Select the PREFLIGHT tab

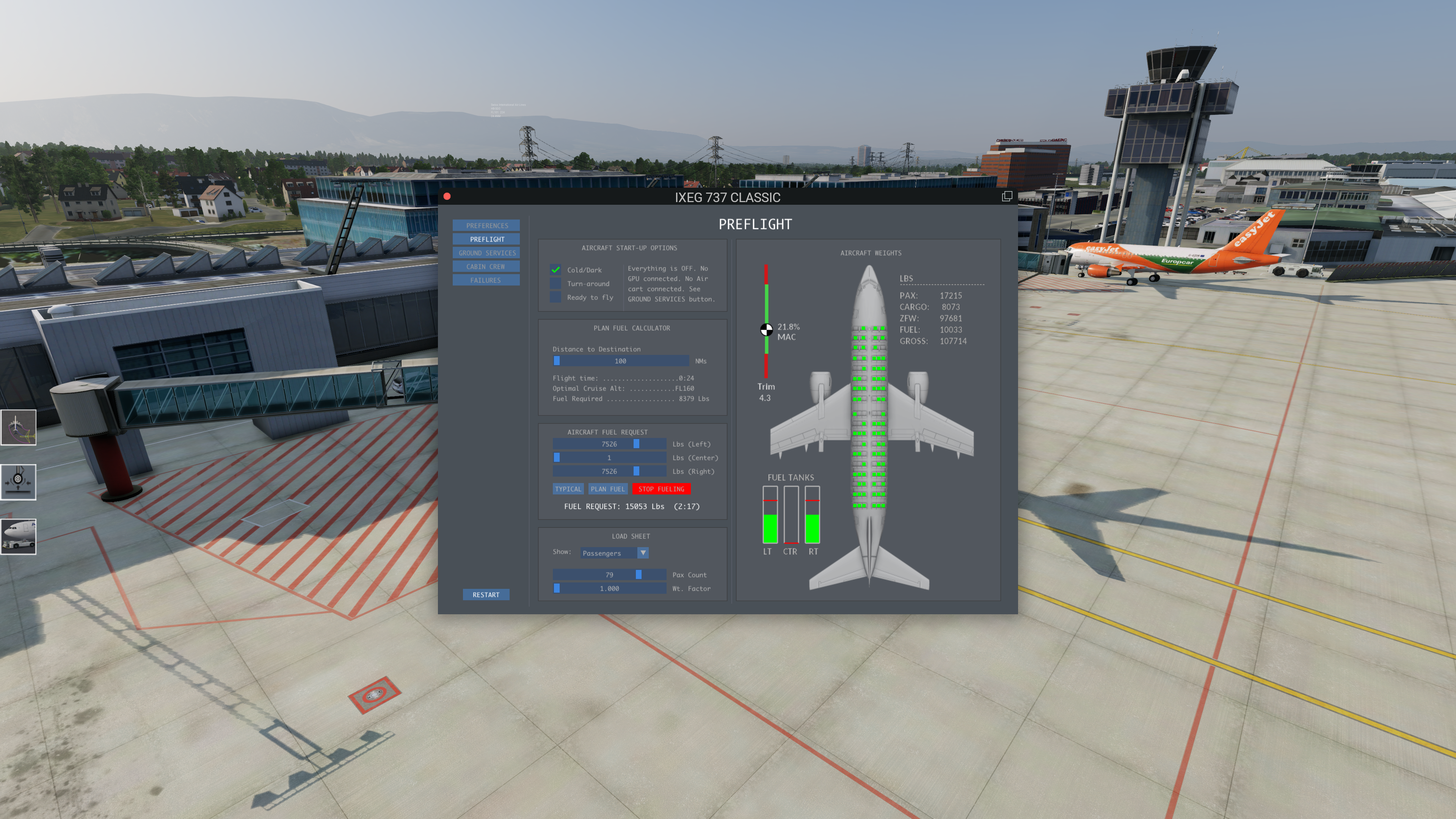[x=486, y=239]
